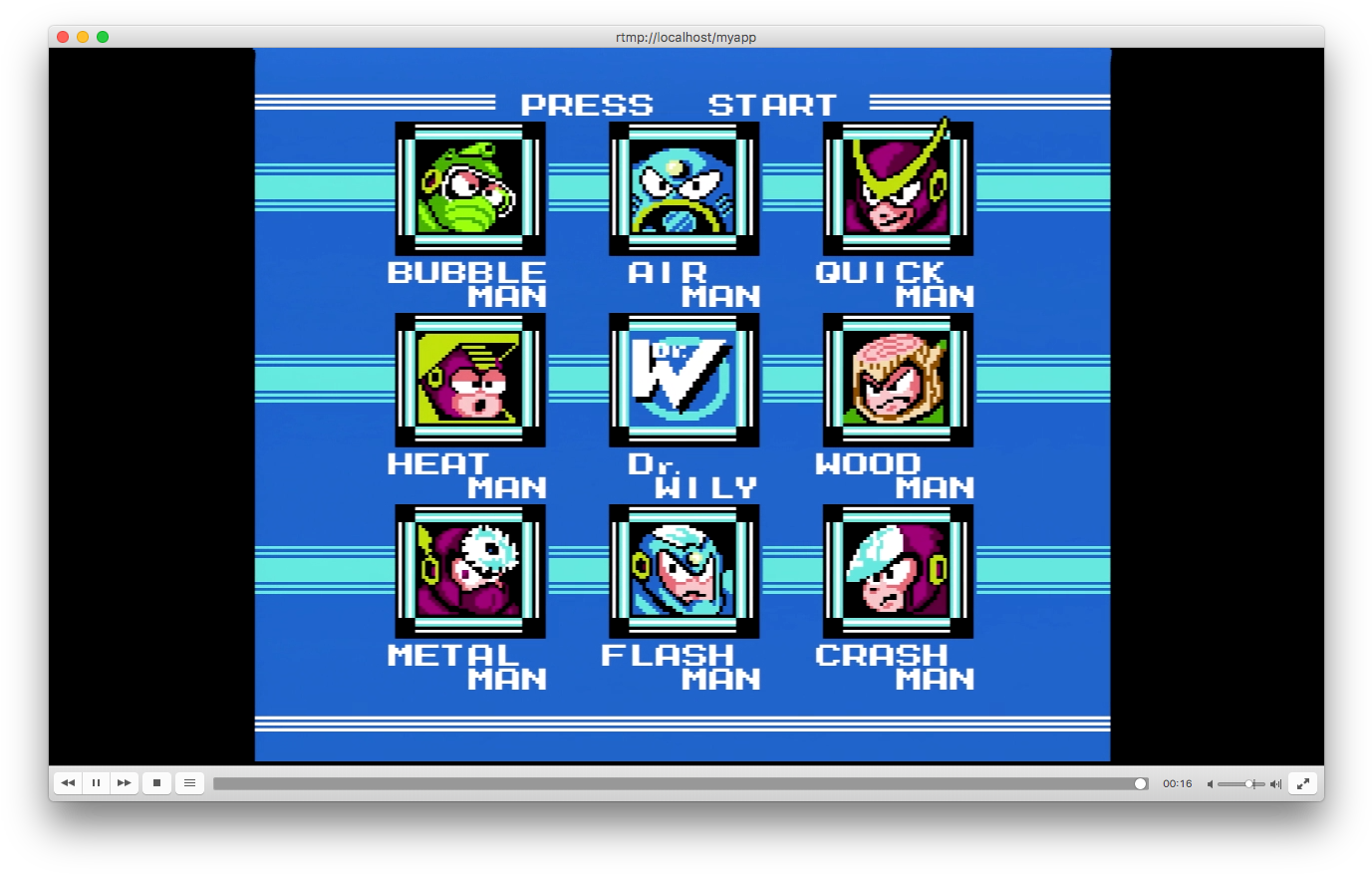Viewport: 1372px width, 874px height.
Task: Click the Dr. Wily center tile
Action: pos(684,380)
